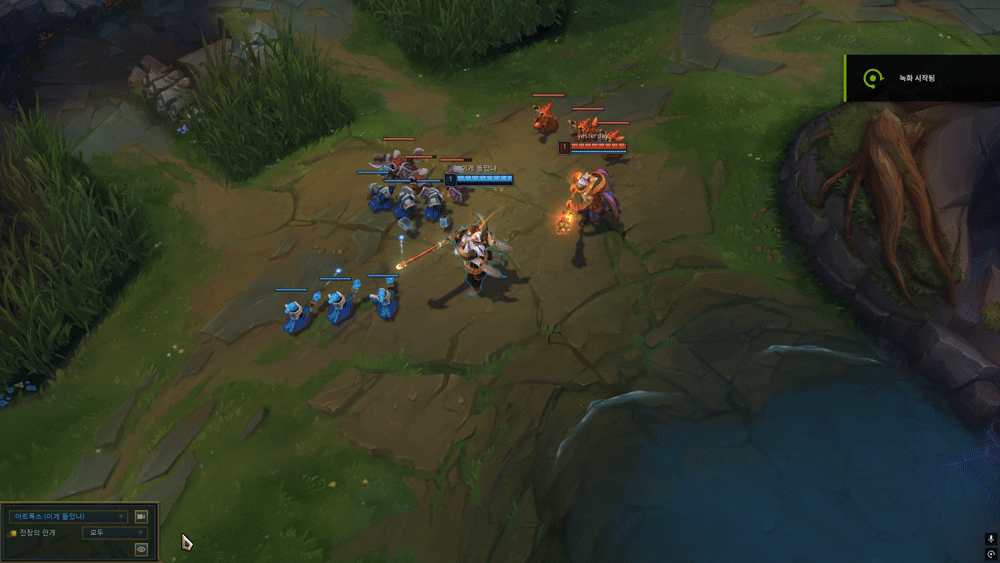Click the camera lock button beside champion dropdown
1000x563 pixels.
[141, 517]
